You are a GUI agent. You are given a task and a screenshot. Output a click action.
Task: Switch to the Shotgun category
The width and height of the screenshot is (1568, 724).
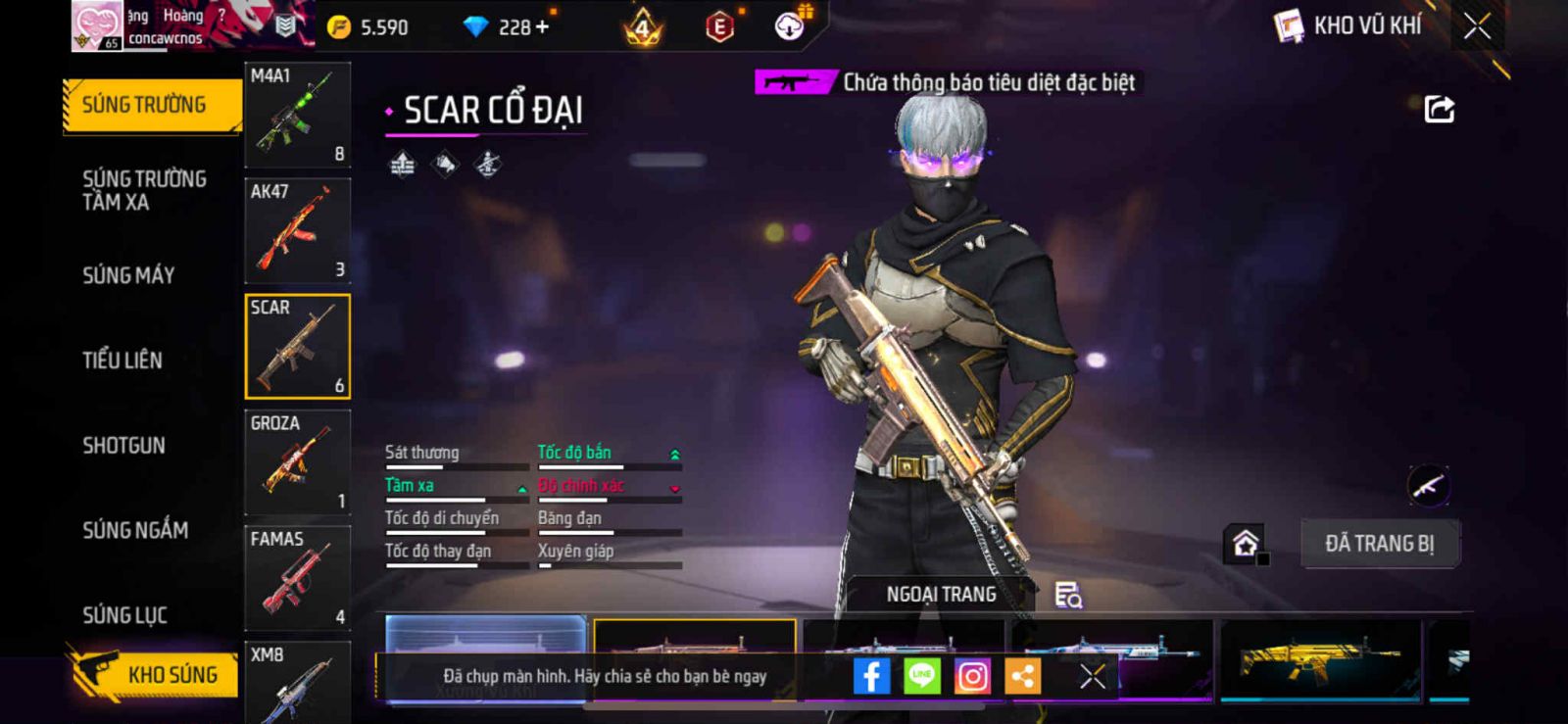click(x=123, y=446)
